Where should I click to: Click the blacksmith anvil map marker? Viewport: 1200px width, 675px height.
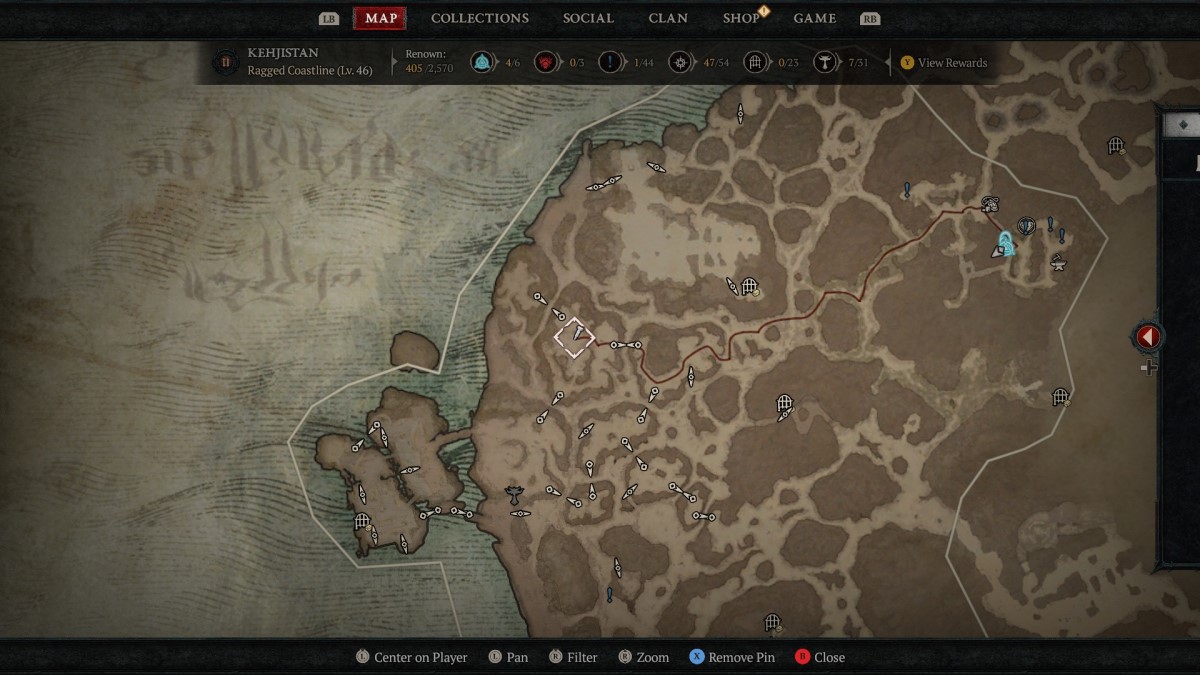(x=1057, y=263)
